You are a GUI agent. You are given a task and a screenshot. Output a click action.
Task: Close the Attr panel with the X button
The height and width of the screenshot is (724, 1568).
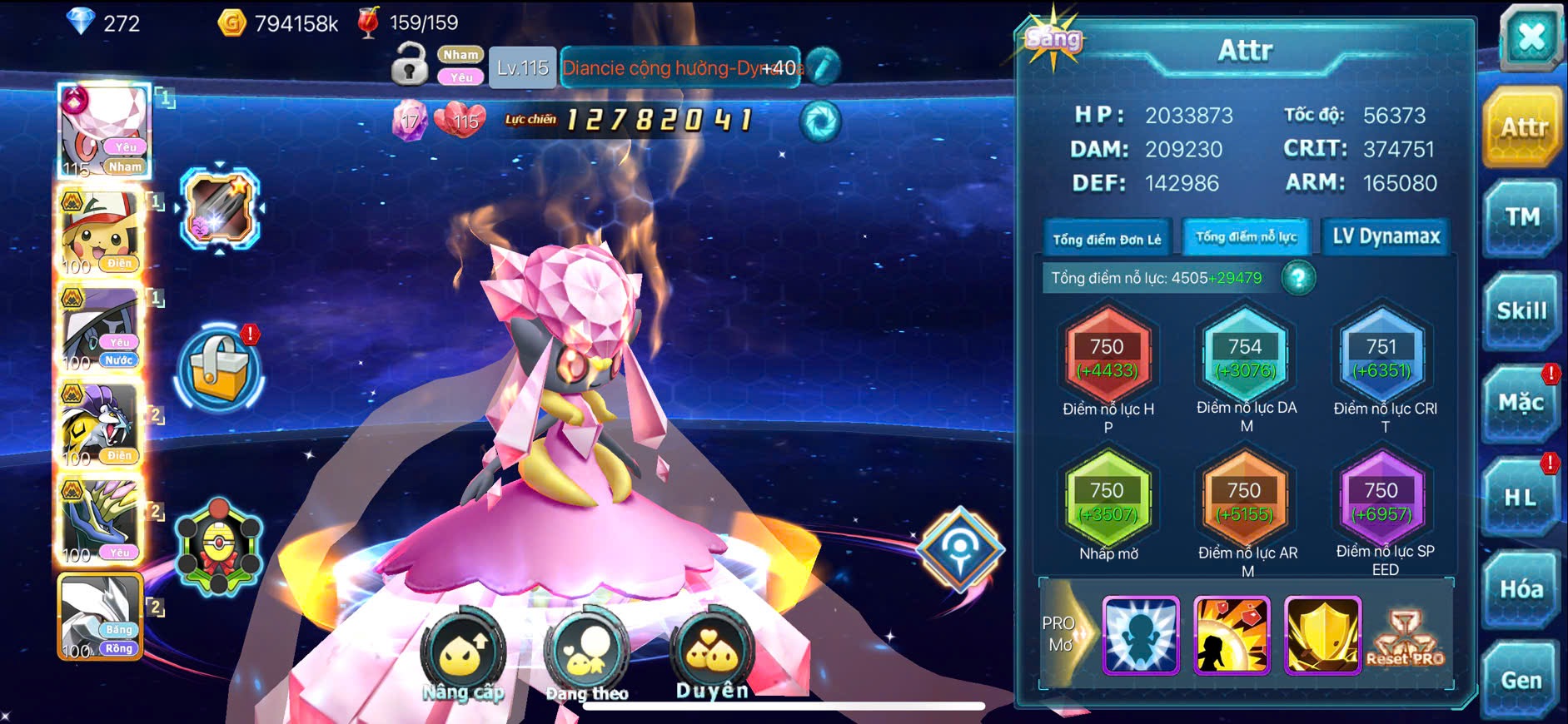1531,37
